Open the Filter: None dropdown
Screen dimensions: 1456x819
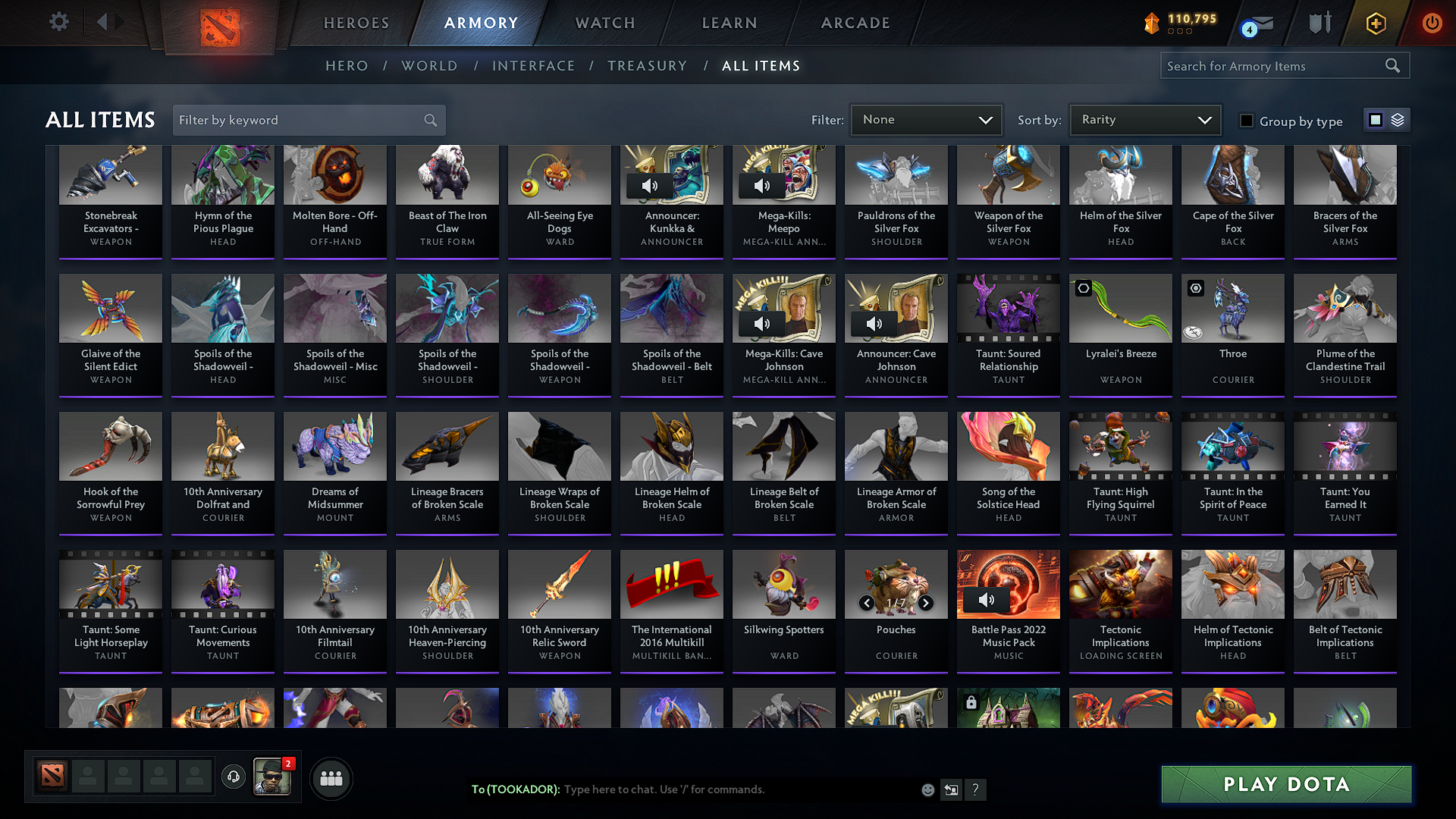pos(926,119)
